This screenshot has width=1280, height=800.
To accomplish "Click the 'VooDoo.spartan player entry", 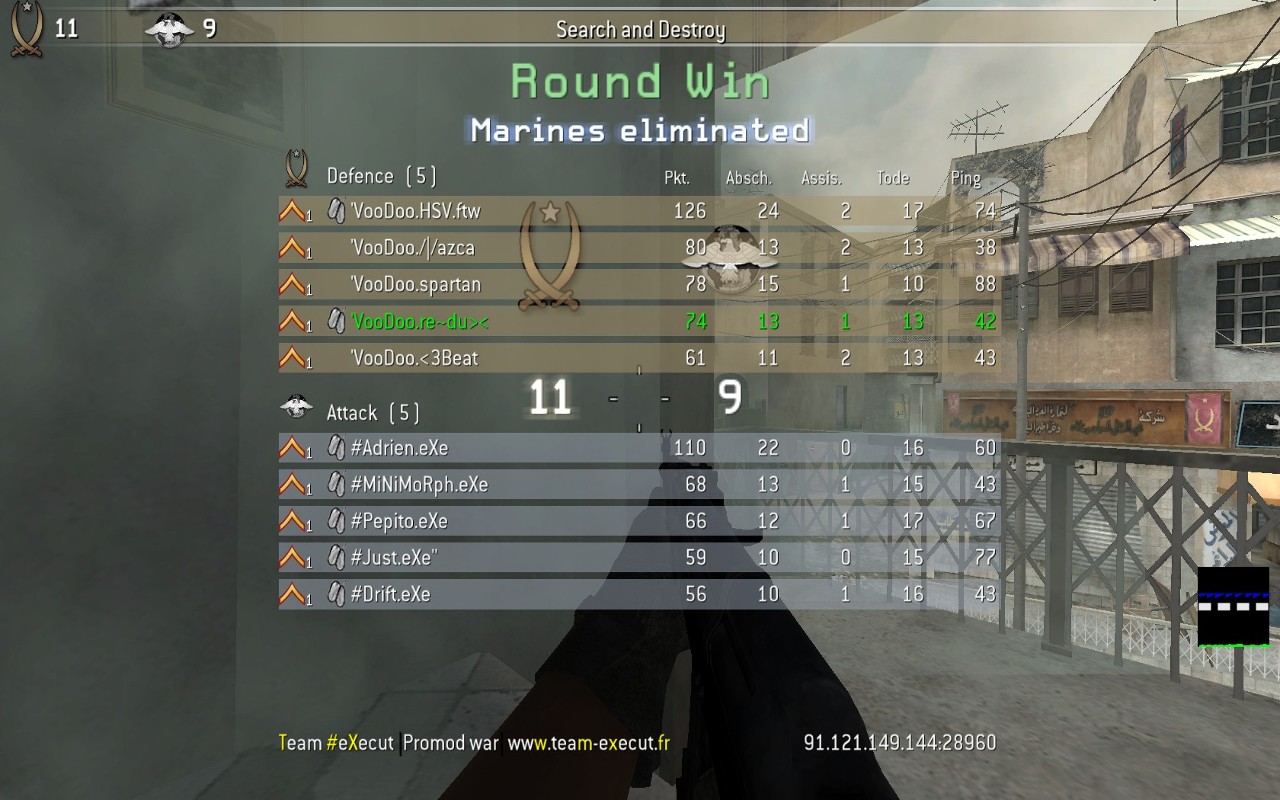I will [x=416, y=285].
